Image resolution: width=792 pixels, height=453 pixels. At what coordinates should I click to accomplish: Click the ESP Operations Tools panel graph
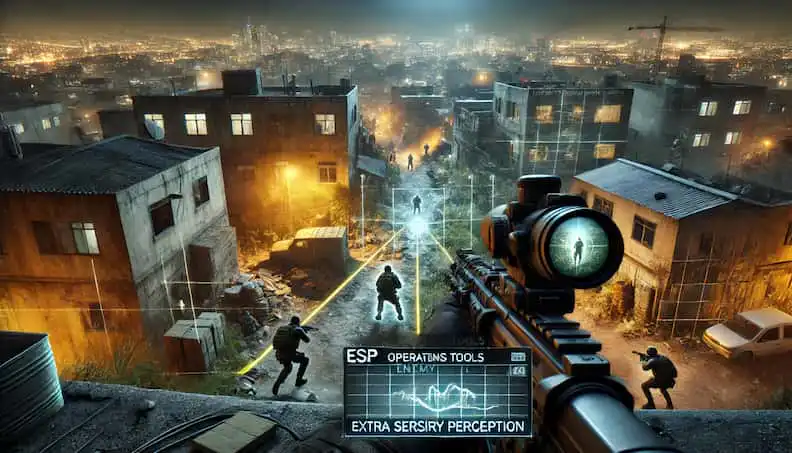(x=437, y=398)
